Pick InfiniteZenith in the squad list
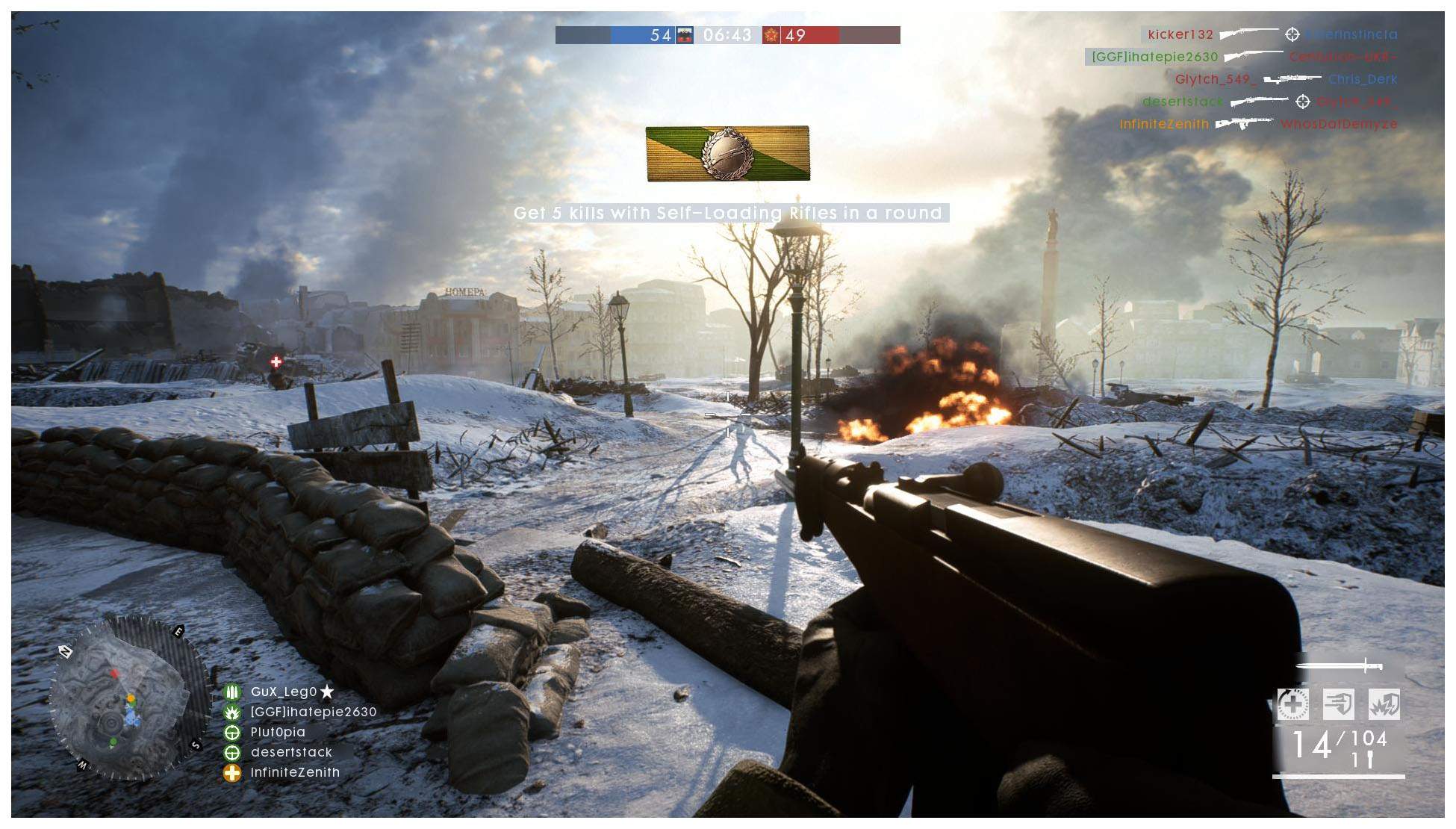This screenshot has width=1456, height=829. [x=295, y=773]
